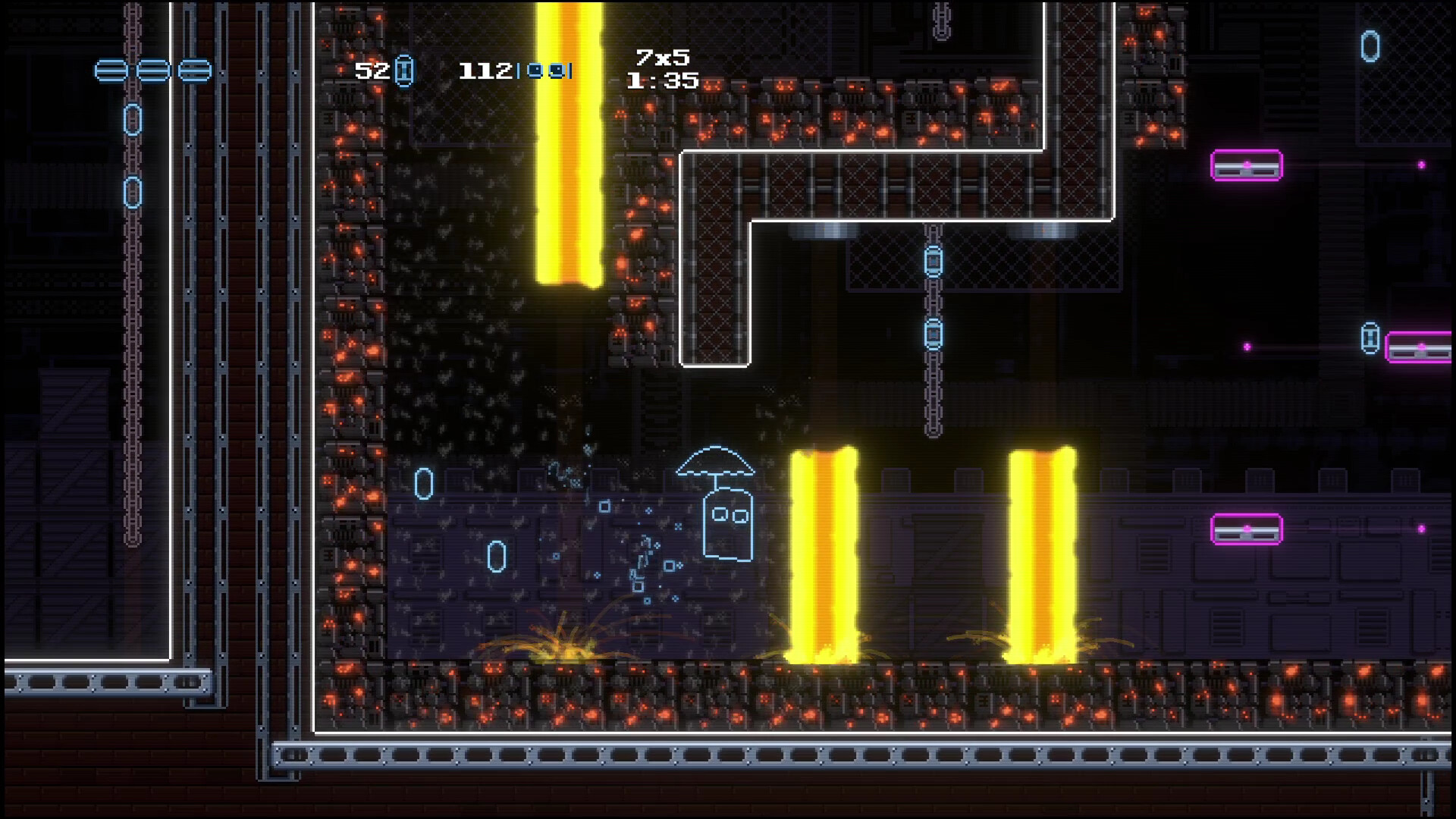1456x819 pixels.
Task: Click the right blue battery indicator in the HUD
Action: click(x=557, y=72)
